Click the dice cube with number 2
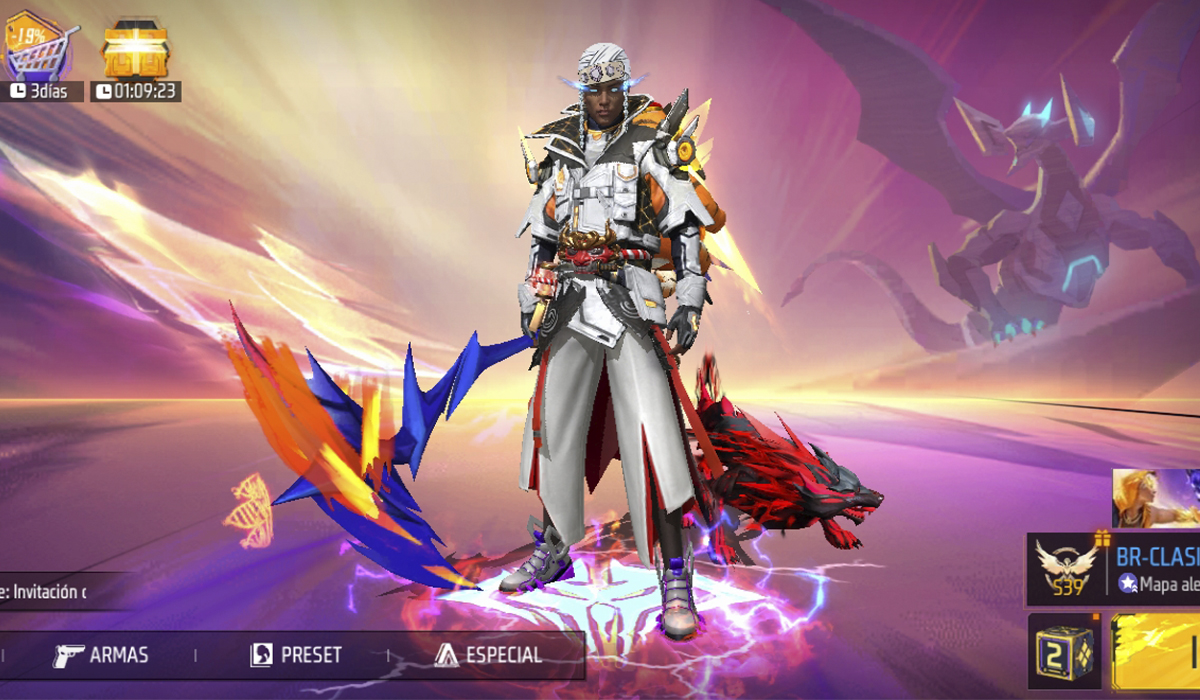 click(x=1064, y=650)
